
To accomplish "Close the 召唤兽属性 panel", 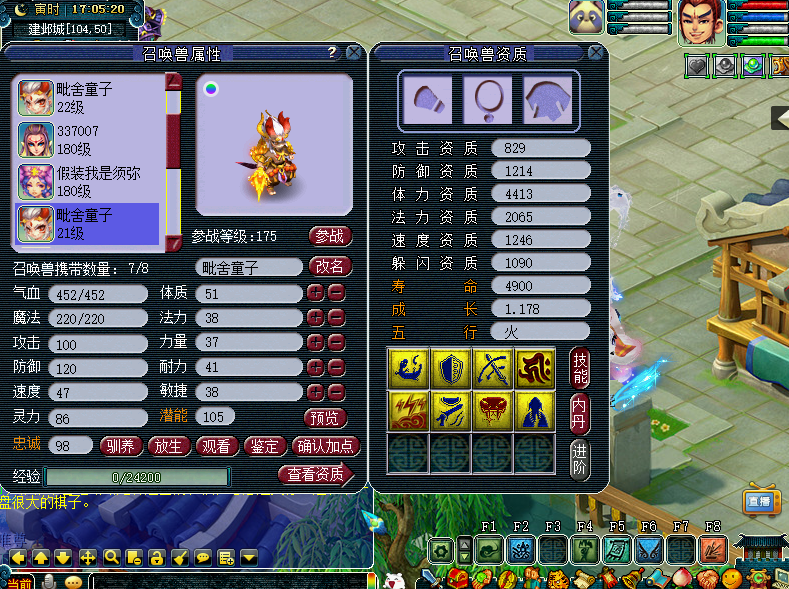I will (x=353, y=53).
